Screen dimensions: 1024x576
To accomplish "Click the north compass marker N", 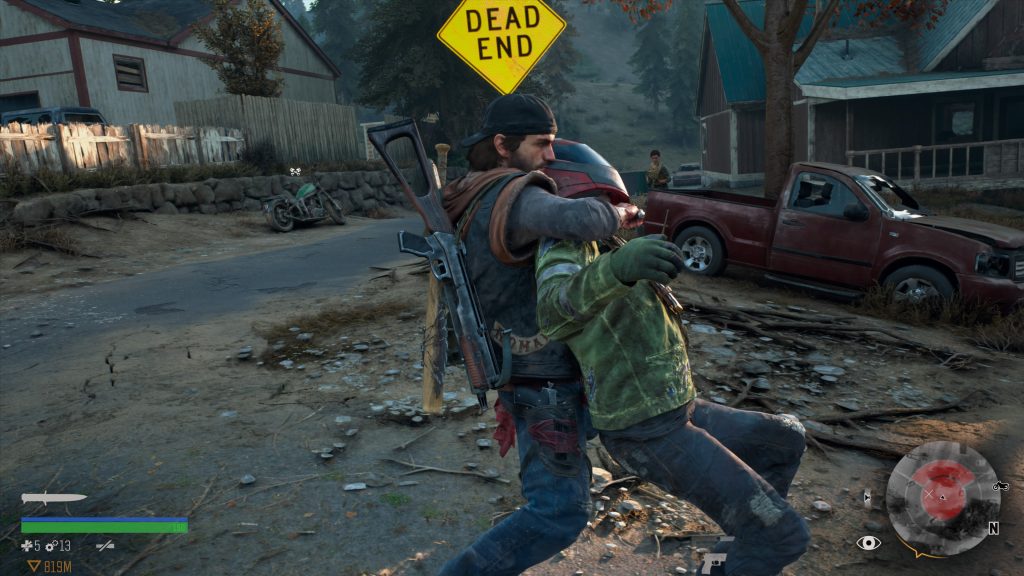I will (993, 528).
